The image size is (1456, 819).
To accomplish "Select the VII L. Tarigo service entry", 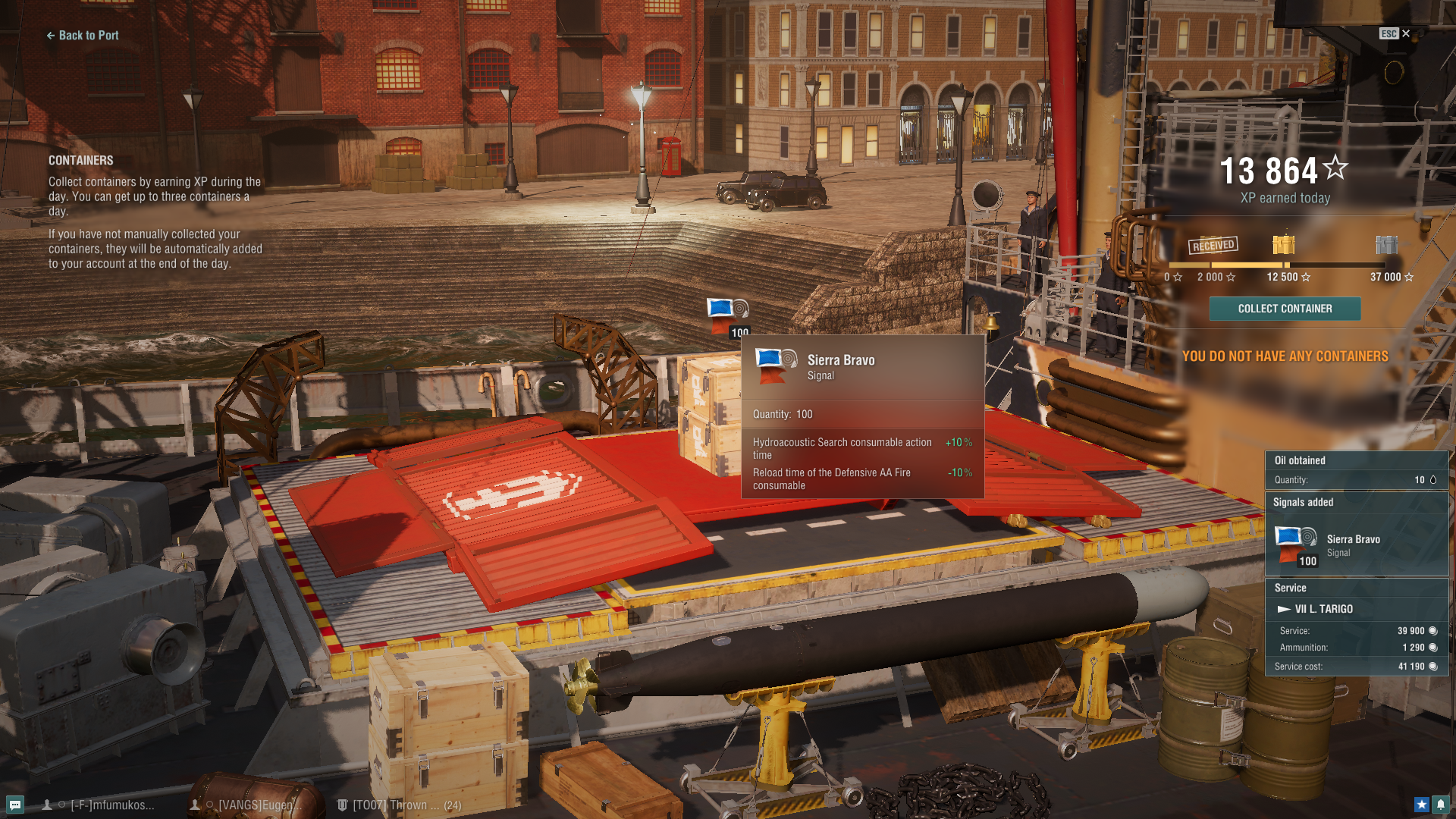I will 1323,609.
